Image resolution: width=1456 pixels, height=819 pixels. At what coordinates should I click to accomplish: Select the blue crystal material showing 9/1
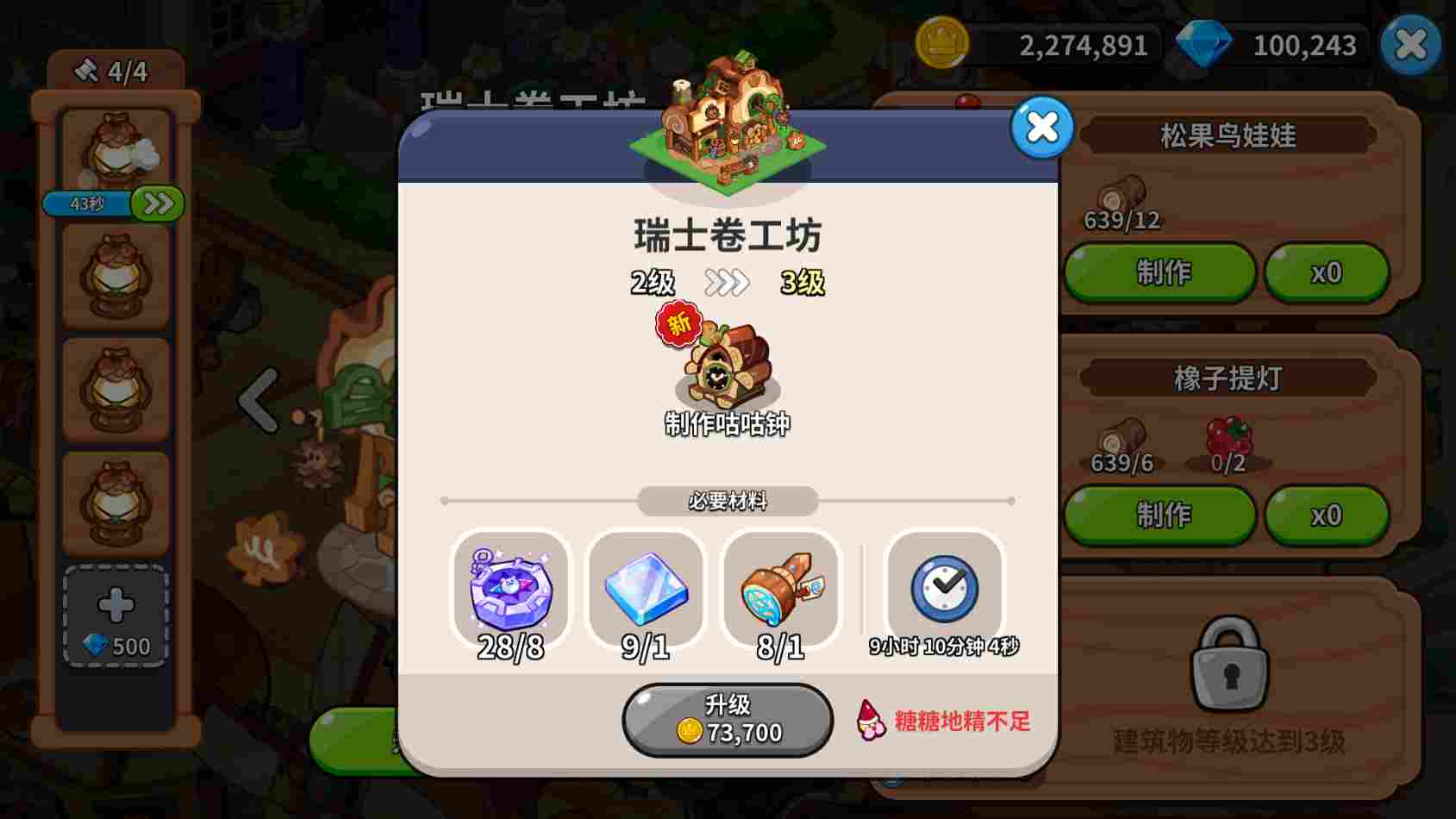point(646,590)
